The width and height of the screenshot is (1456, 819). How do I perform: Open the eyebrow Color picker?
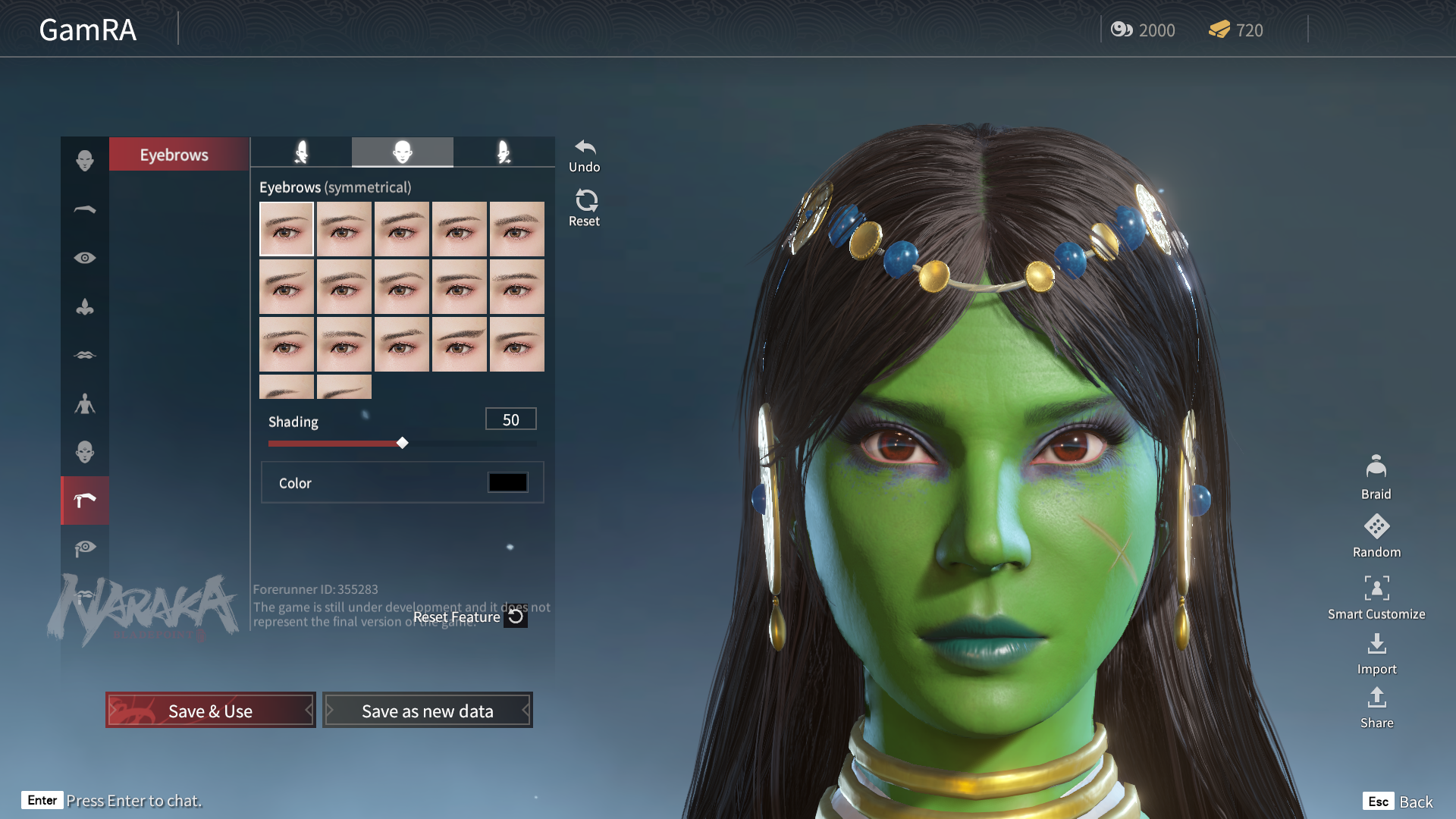tap(507, 482)
